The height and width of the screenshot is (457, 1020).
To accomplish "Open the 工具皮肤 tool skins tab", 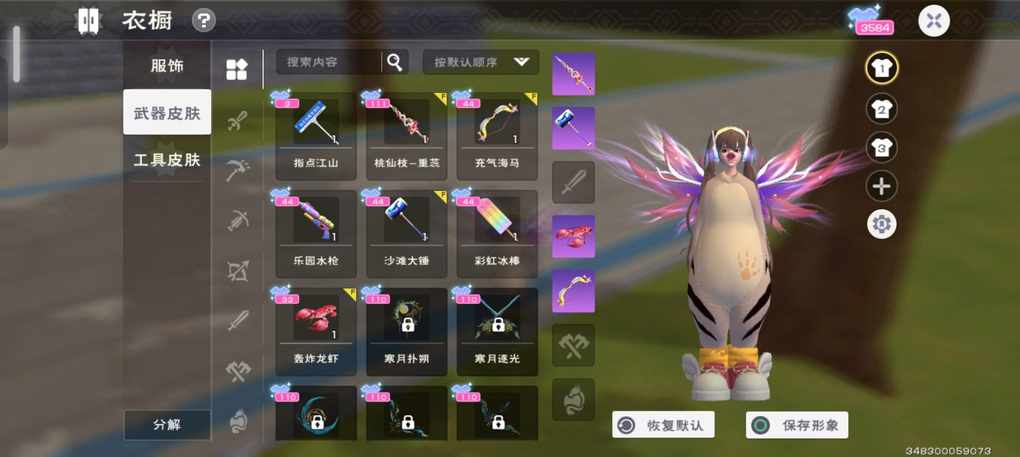I will click(167, 160).
